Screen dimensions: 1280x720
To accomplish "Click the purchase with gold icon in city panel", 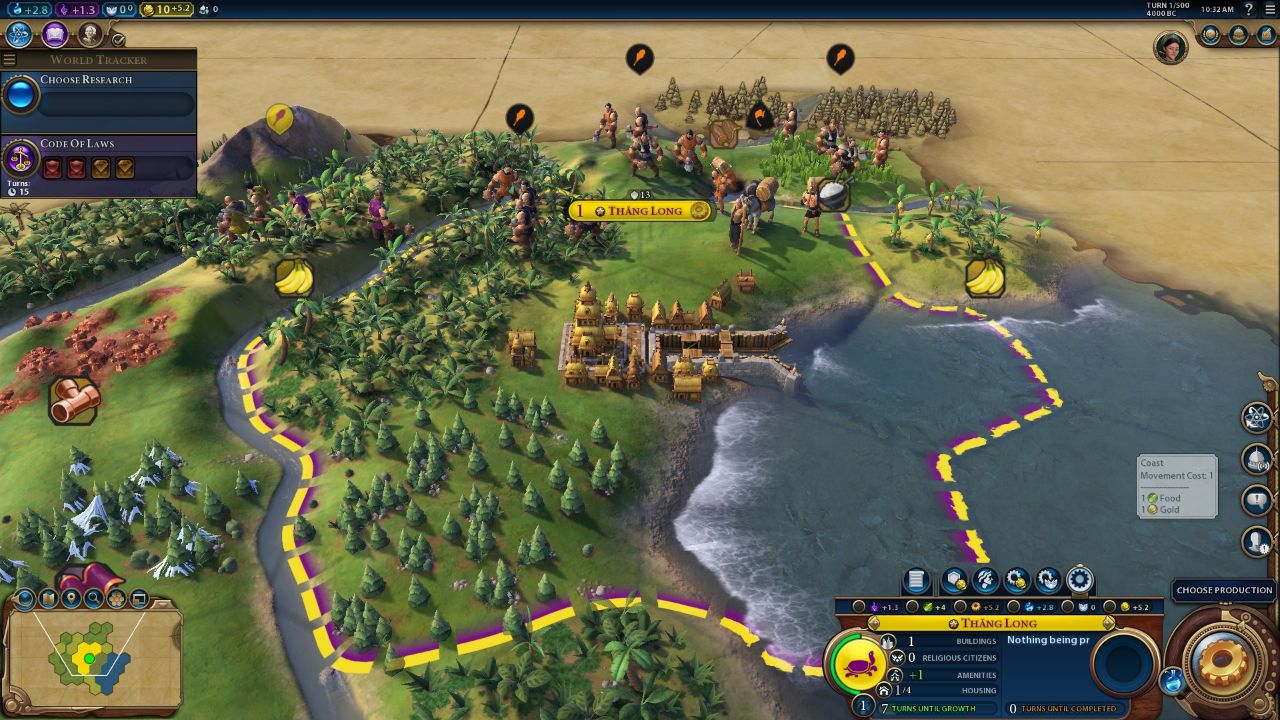I will click(x=1017, y=580).
